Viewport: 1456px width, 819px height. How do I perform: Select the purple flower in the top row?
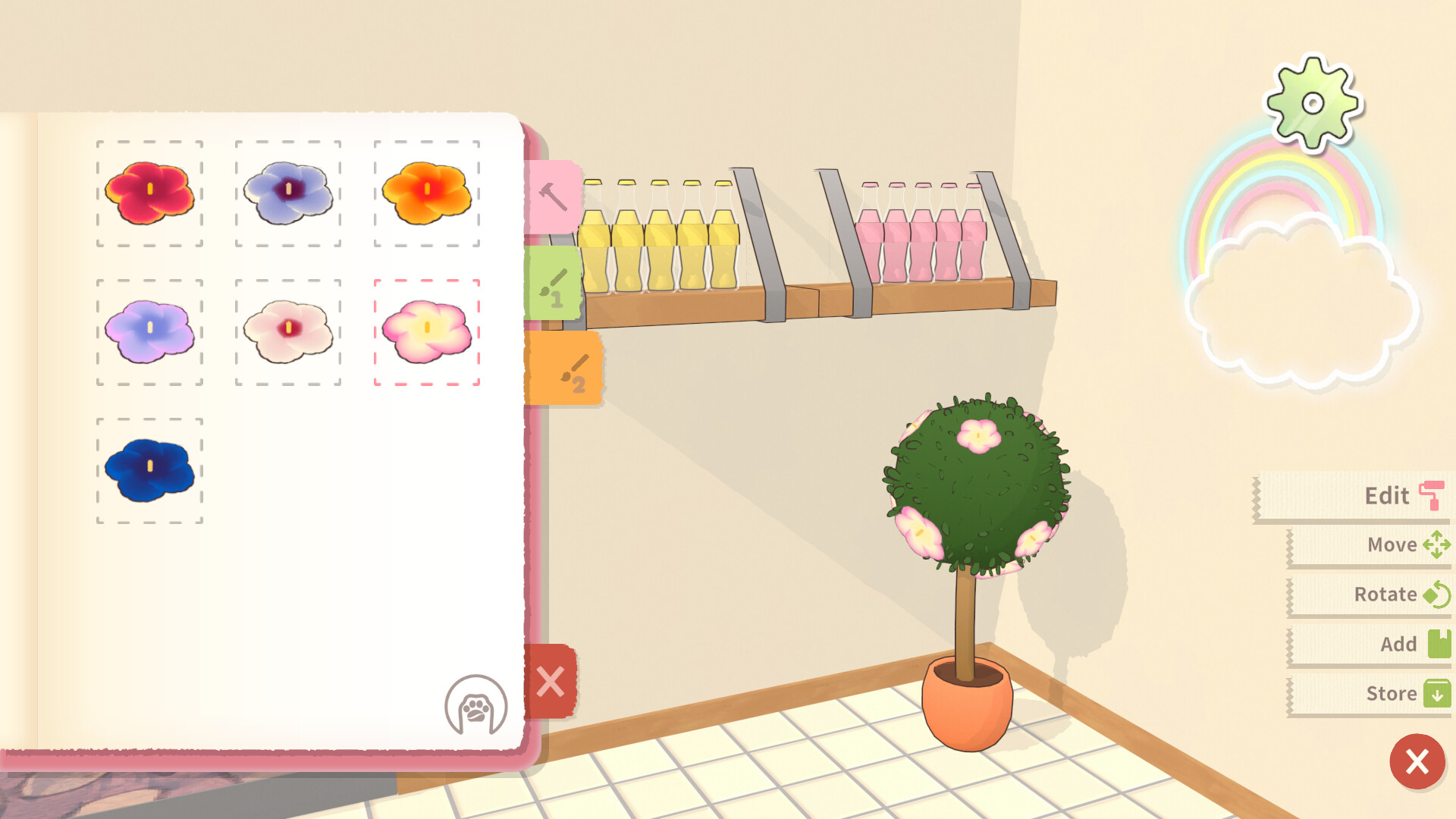[288, 192]
